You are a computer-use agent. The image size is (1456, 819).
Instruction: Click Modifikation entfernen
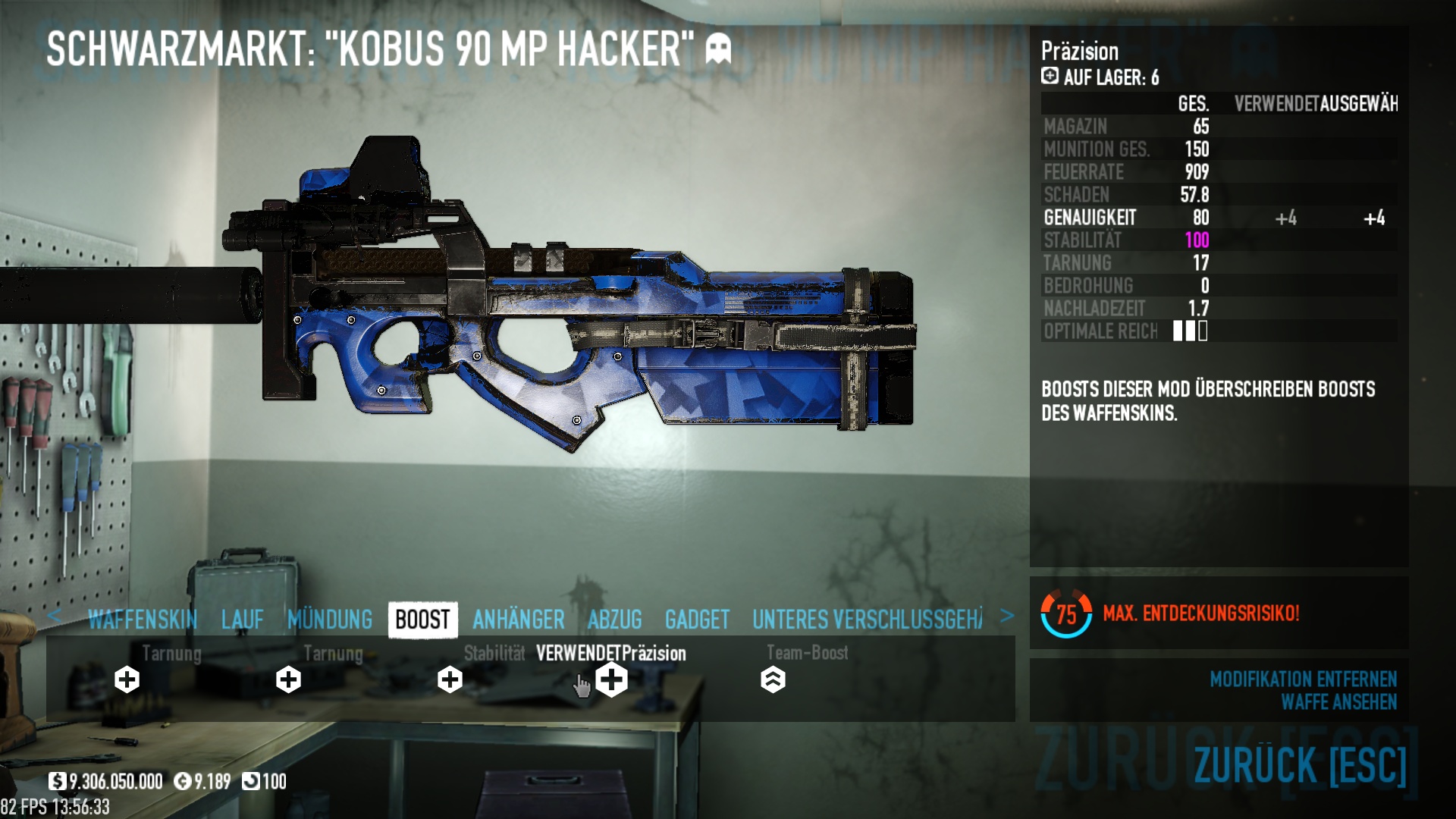point(1303,679)
